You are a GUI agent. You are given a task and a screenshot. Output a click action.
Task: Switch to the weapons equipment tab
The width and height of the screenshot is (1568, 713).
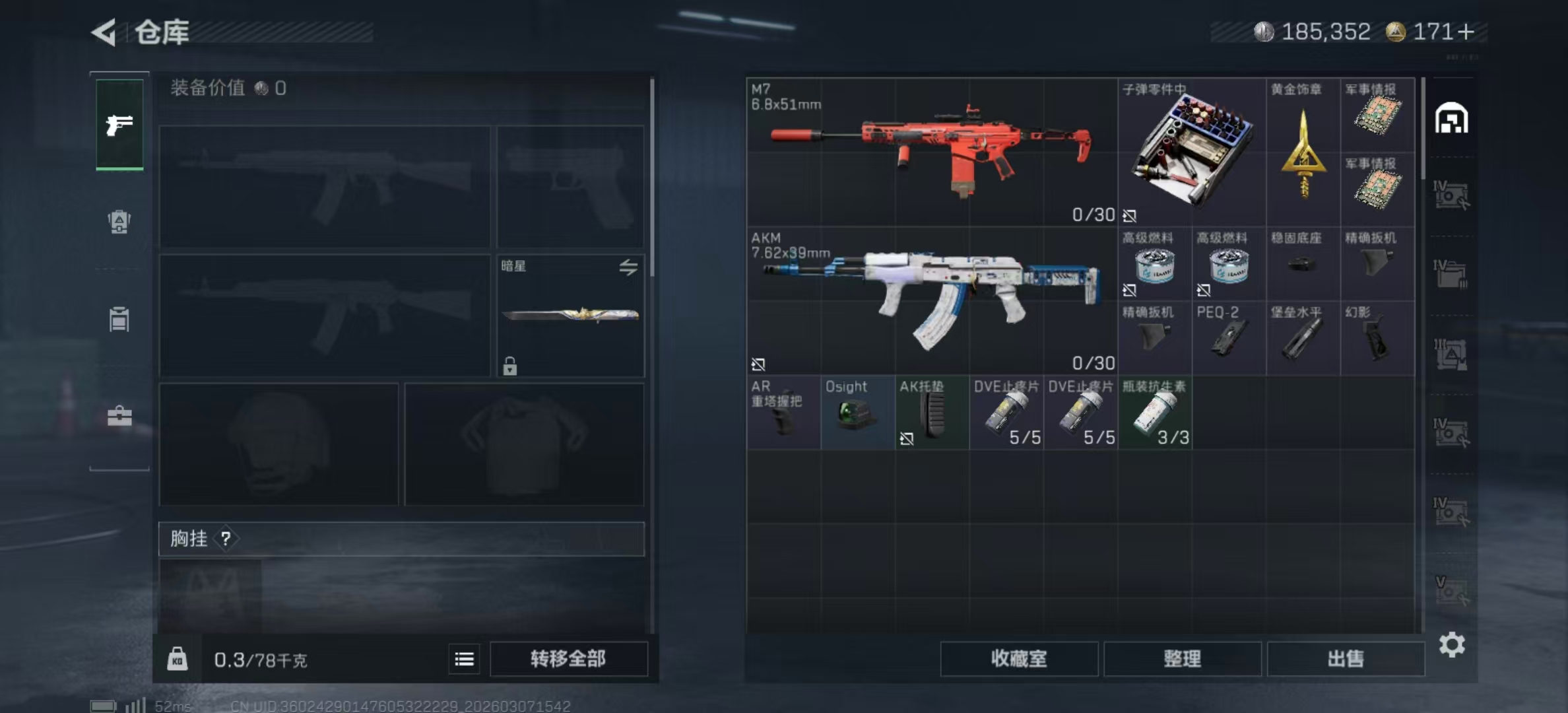click(x=119, y=124)
